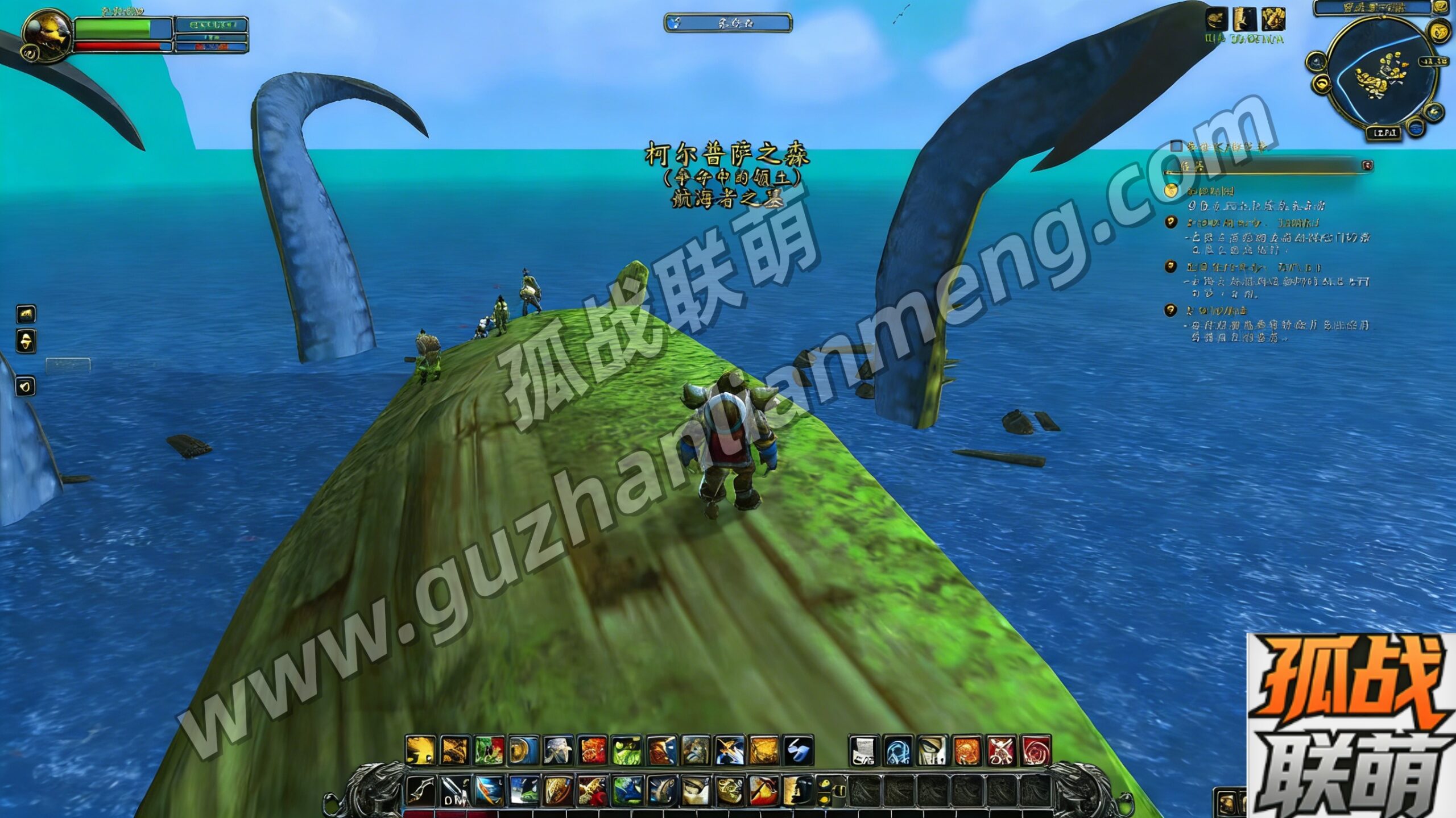This screenshot has width=1456, height=818.
Task: Click the bag icon at the bottom right
Action: tap(1227, 803)
